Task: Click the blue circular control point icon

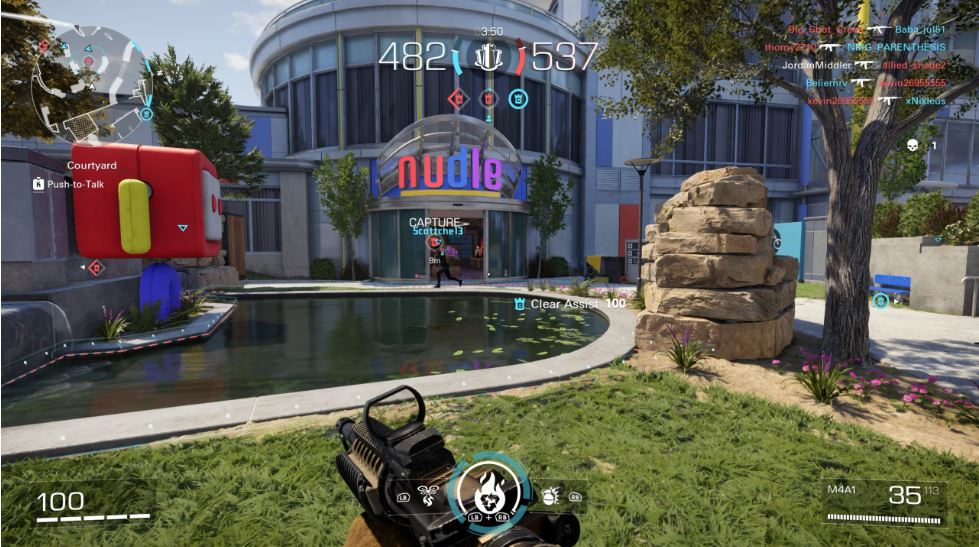Action: (x=518, y=98)
